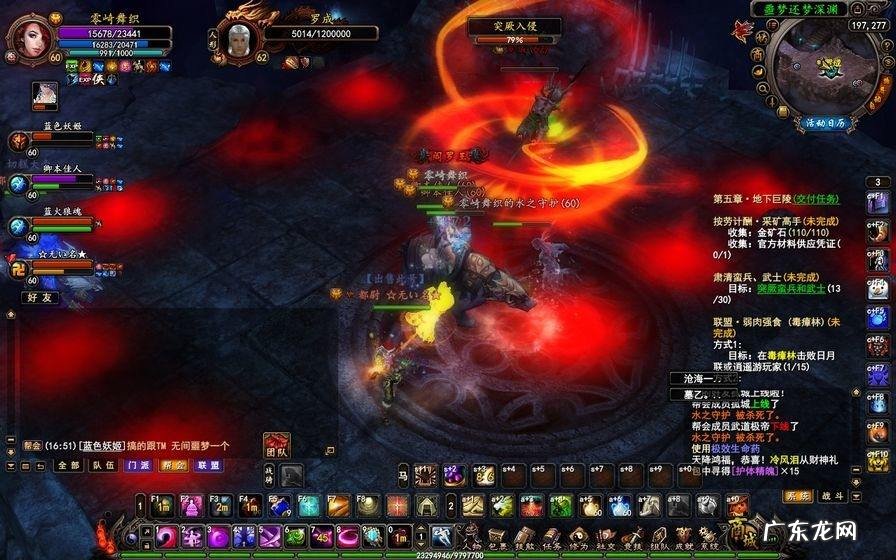Switch chat to the 队伍 channel
The height and width of the screenshot is (560, 896).
(x=103, y=465)
